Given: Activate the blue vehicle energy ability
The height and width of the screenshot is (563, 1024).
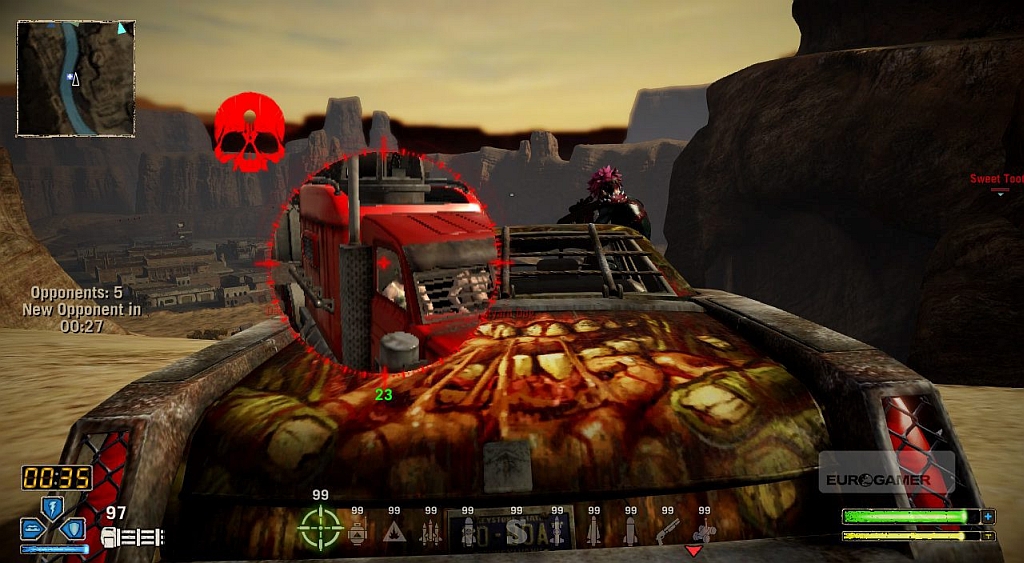Looking at the screenshot, I should tap(32, 528).
